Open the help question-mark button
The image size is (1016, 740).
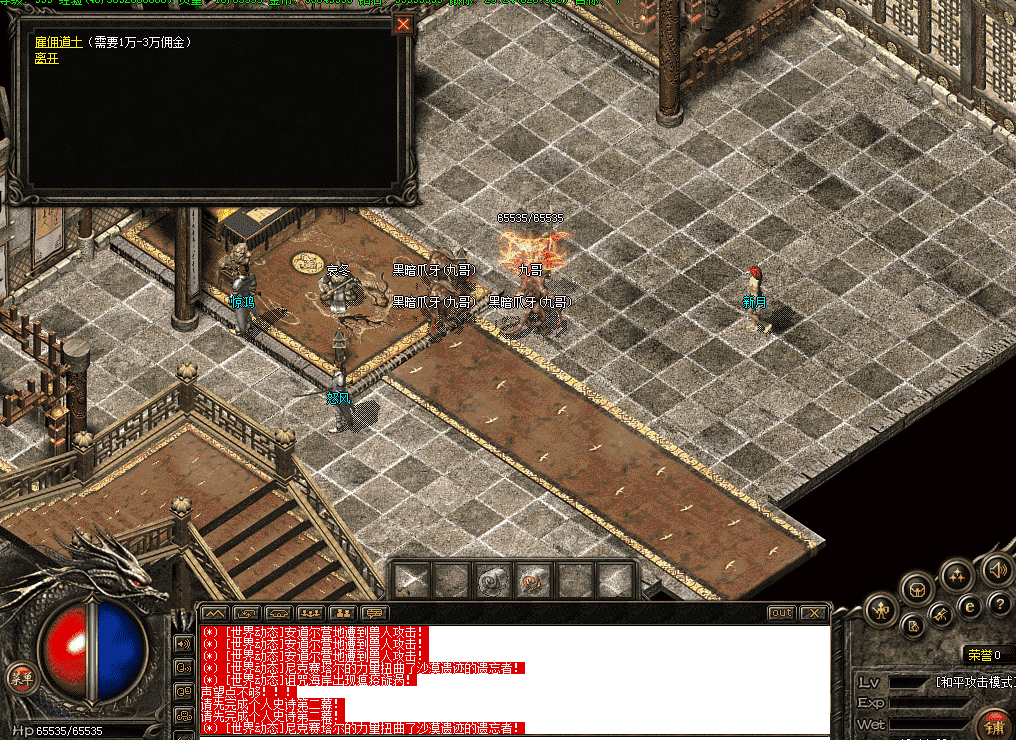pos(998,603)
